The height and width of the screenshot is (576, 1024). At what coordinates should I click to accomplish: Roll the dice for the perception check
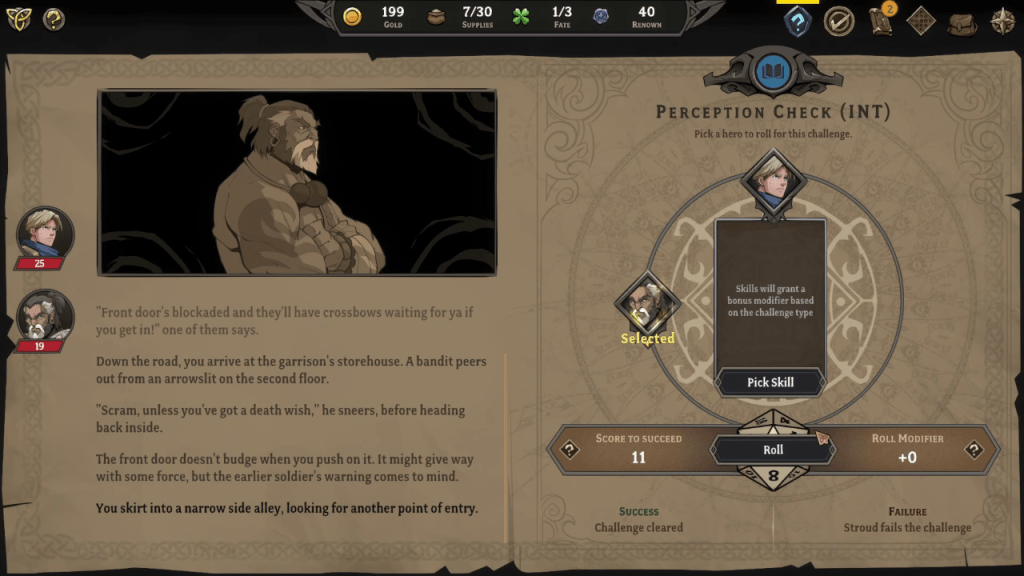tap(772, 450)
